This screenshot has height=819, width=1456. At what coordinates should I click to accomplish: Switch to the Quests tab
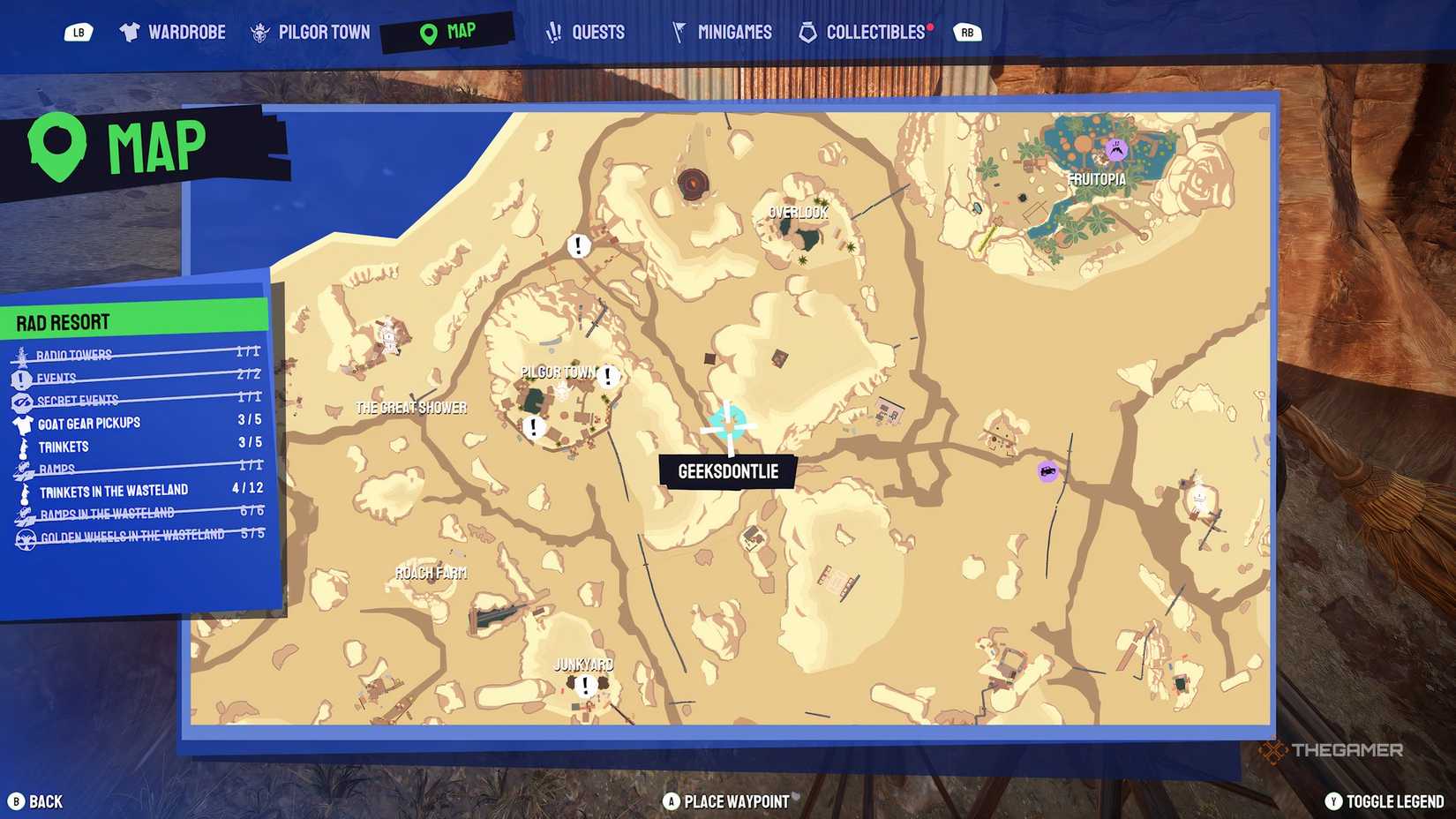click(x=586, y=31)
